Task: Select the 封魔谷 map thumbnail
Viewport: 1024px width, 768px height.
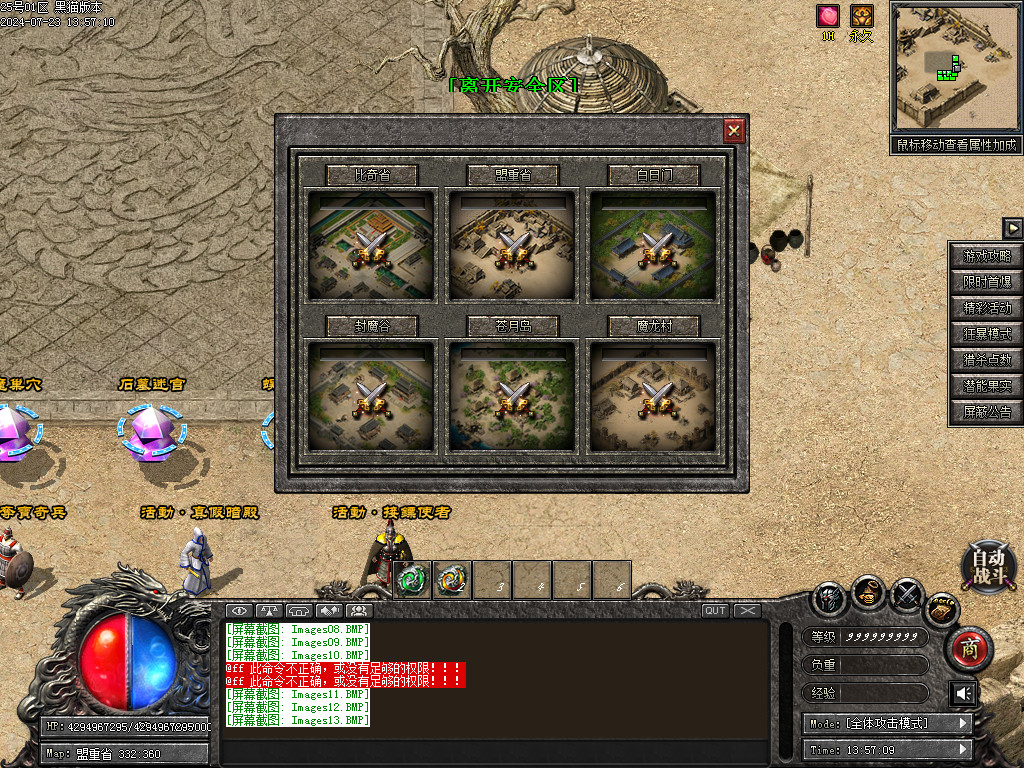Action: tap(371, 396)
